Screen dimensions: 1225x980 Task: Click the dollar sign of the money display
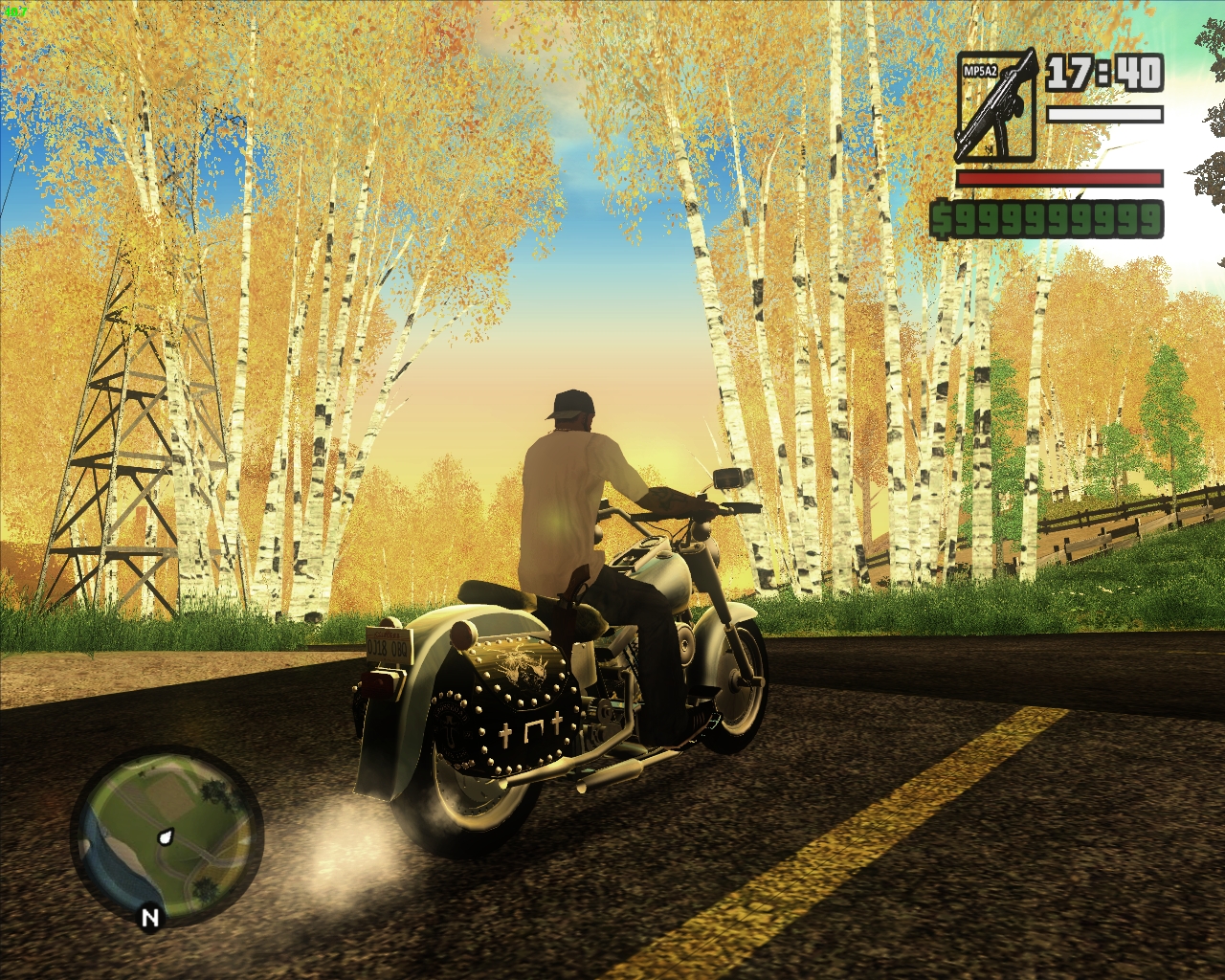(943, 218)
